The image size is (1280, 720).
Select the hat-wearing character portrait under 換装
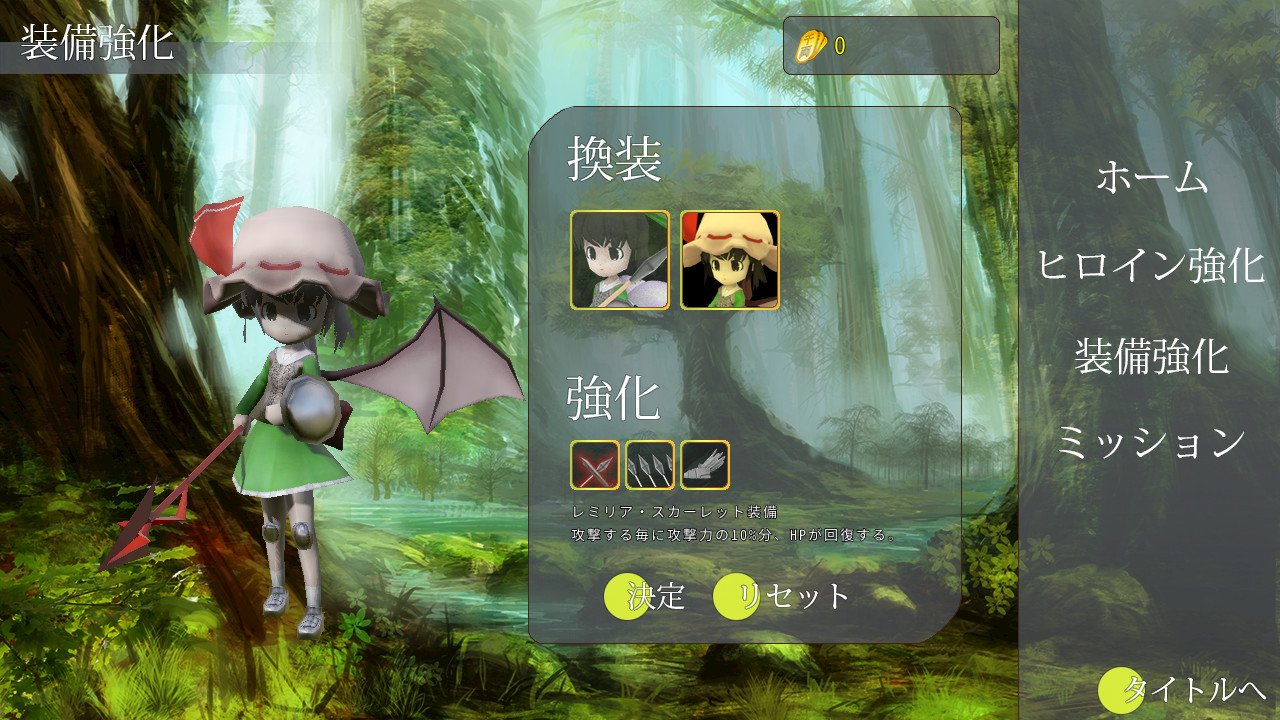coord(728,259)
